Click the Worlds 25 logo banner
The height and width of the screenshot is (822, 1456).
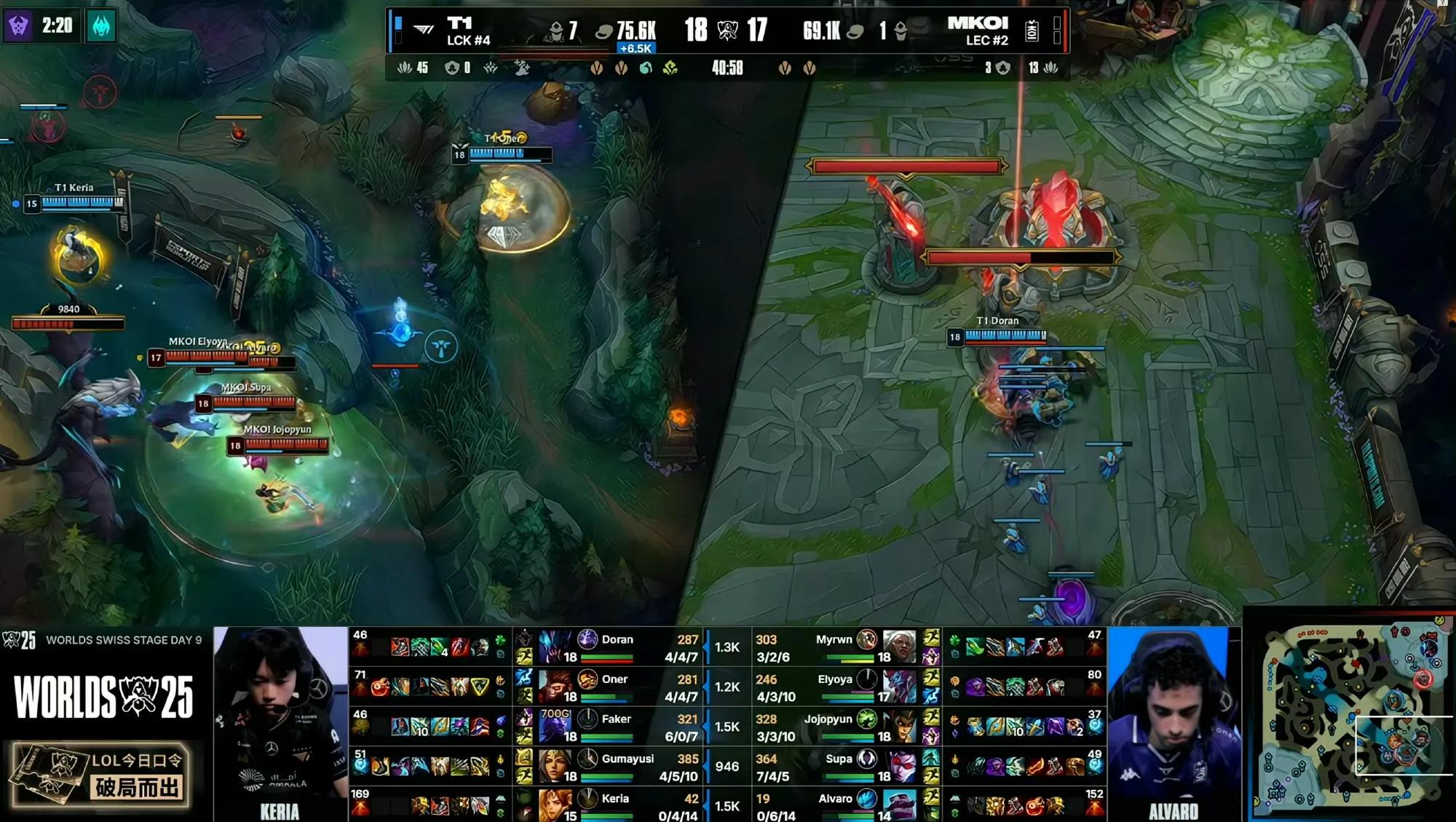pyautogui.click(x=103, y=697)
